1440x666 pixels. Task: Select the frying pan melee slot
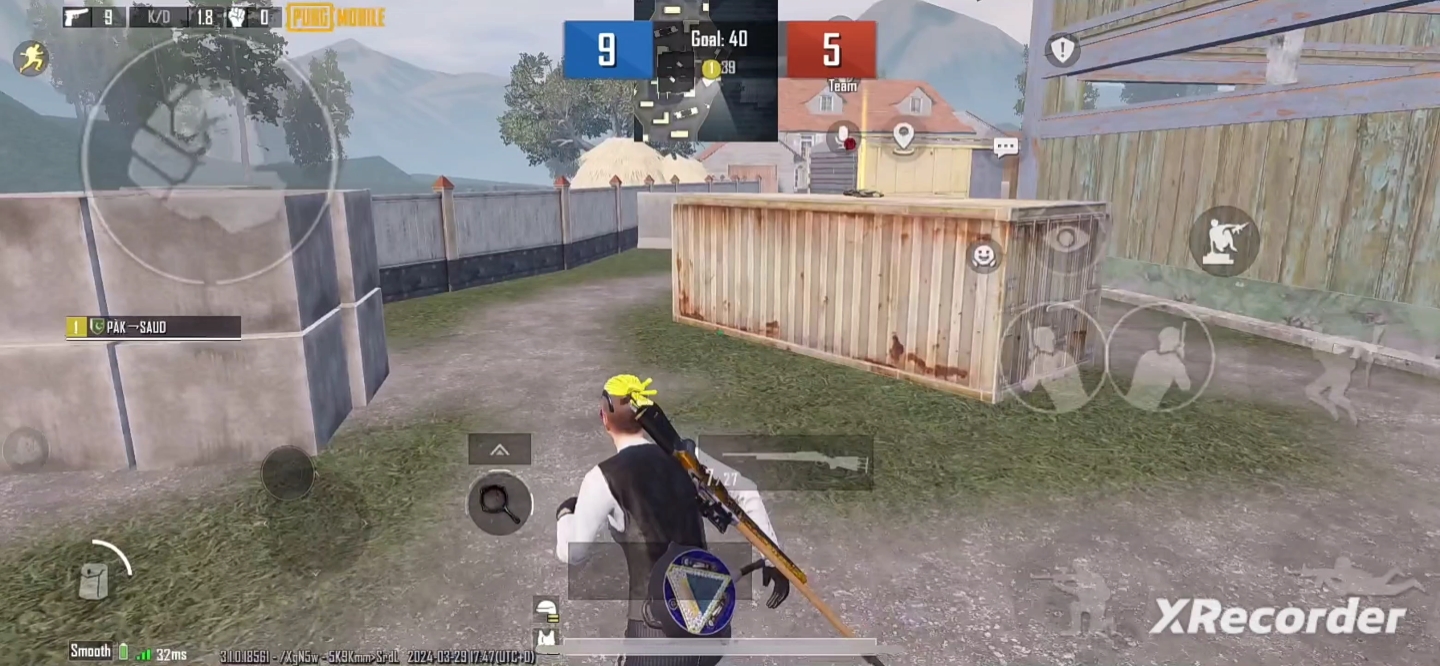pos(499,502)
